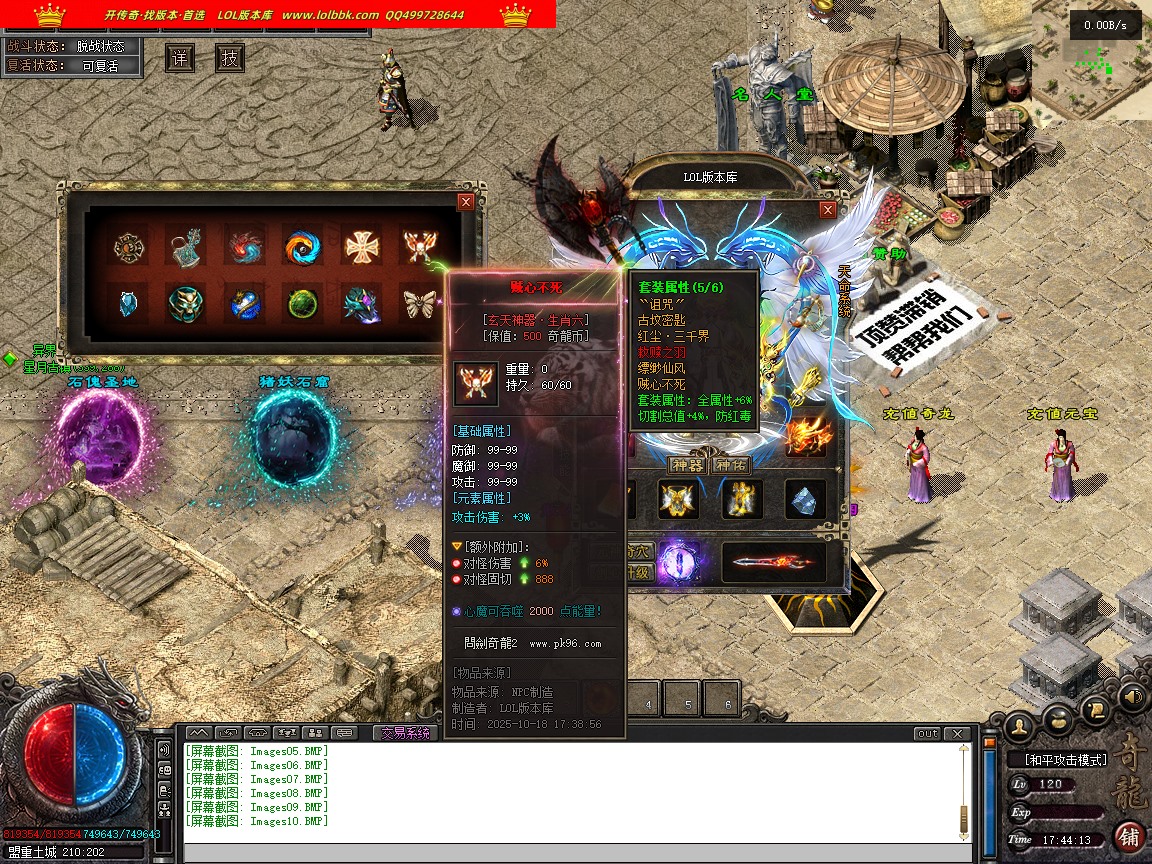Open the 神器 tab
Image resolution: width=1152 pixels, height=864 pixels.
(x=687, y=465)
